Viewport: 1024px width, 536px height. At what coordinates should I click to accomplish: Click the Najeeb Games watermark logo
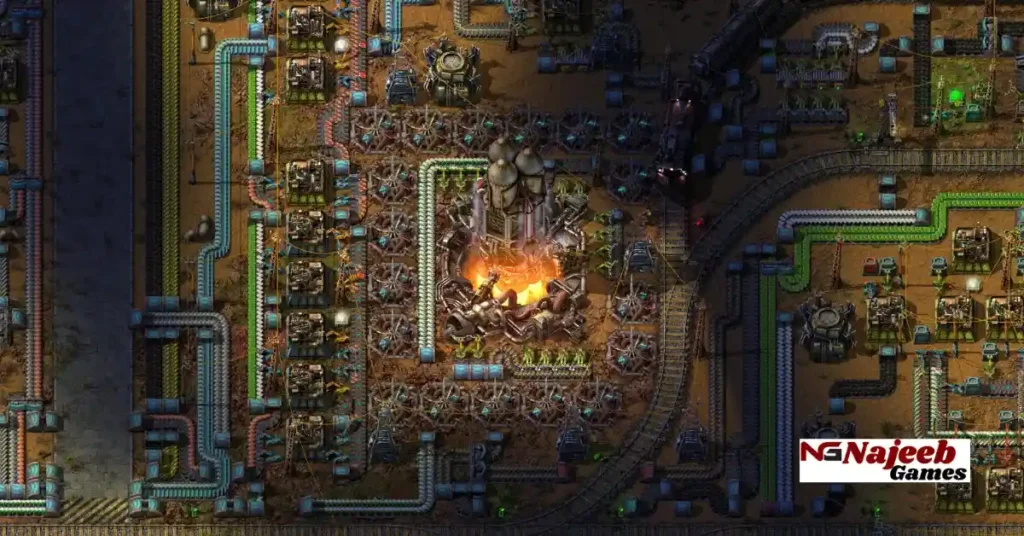[x=884, y=460]
